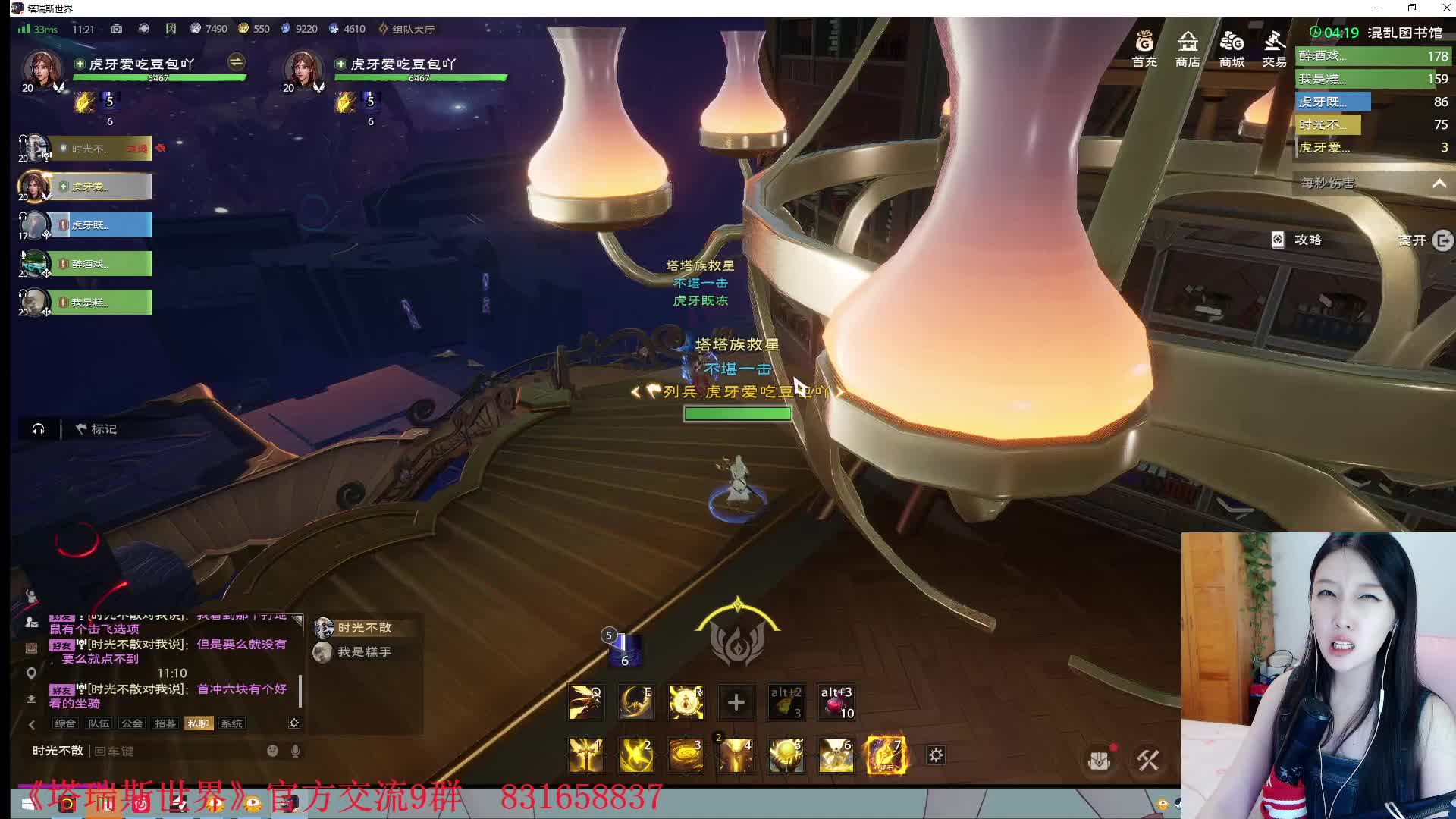1456x819 pixels.
Task: Click the plus add-skill slot
Action: [x=736, y=702]
